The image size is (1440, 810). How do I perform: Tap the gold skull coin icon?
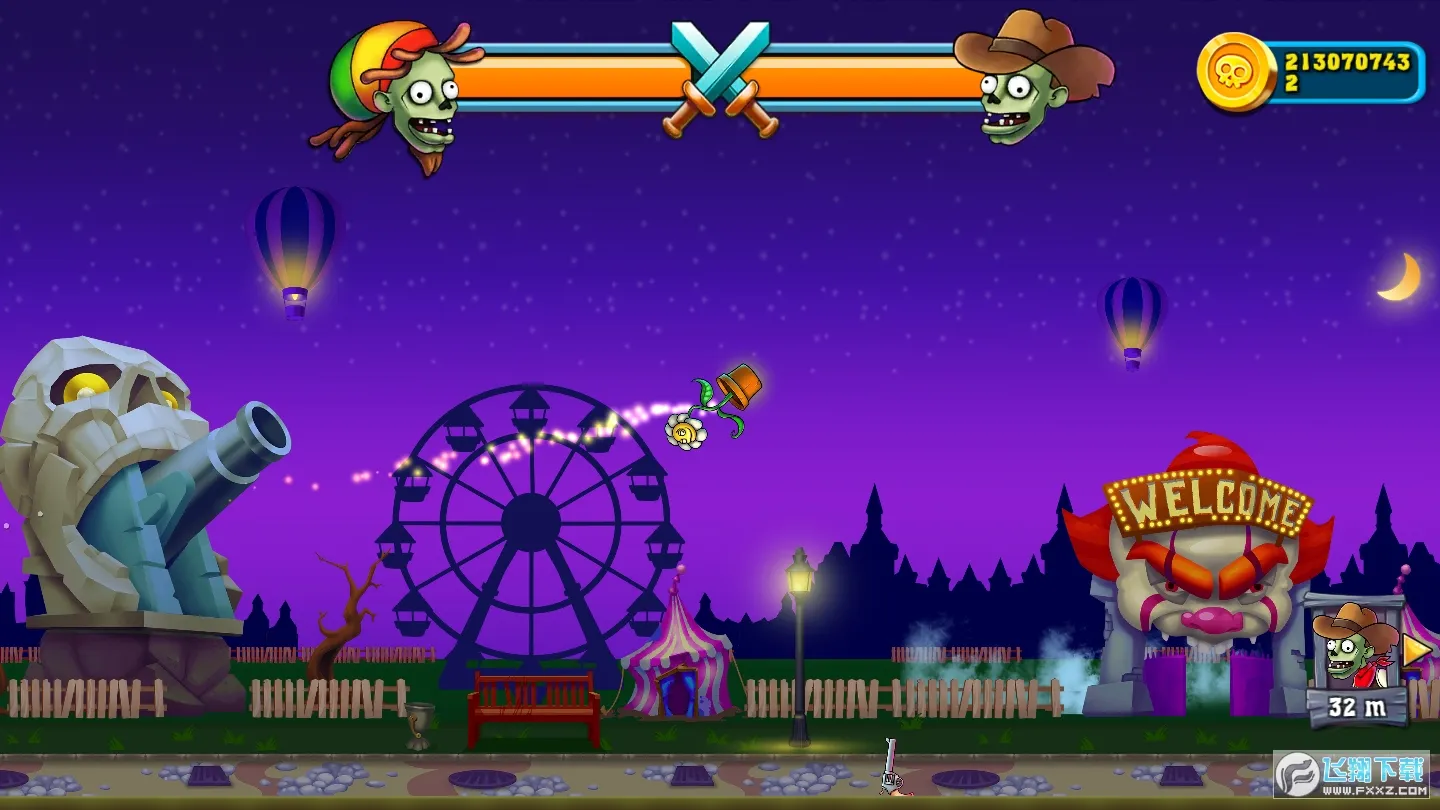pyautogui.click(x=1236, y=71)
